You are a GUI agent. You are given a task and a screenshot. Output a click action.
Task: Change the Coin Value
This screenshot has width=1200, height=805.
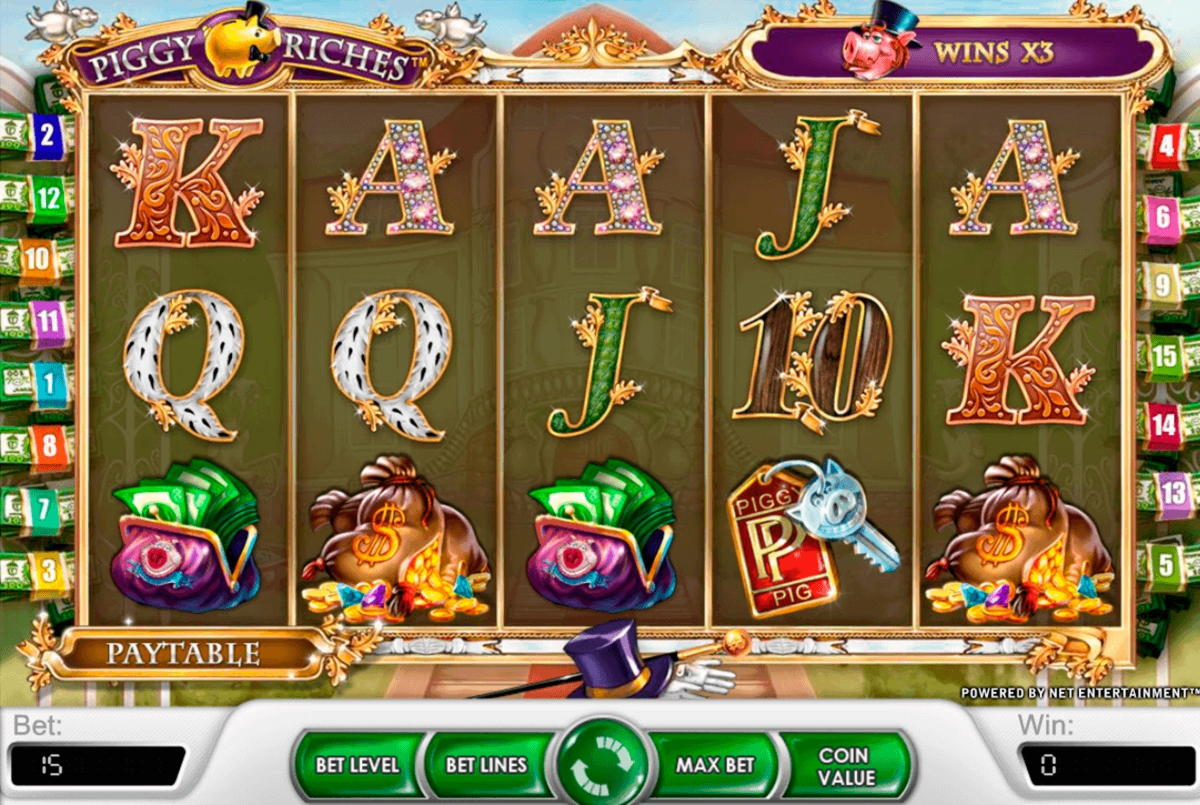pyautogui.click(x=846, y=765)
